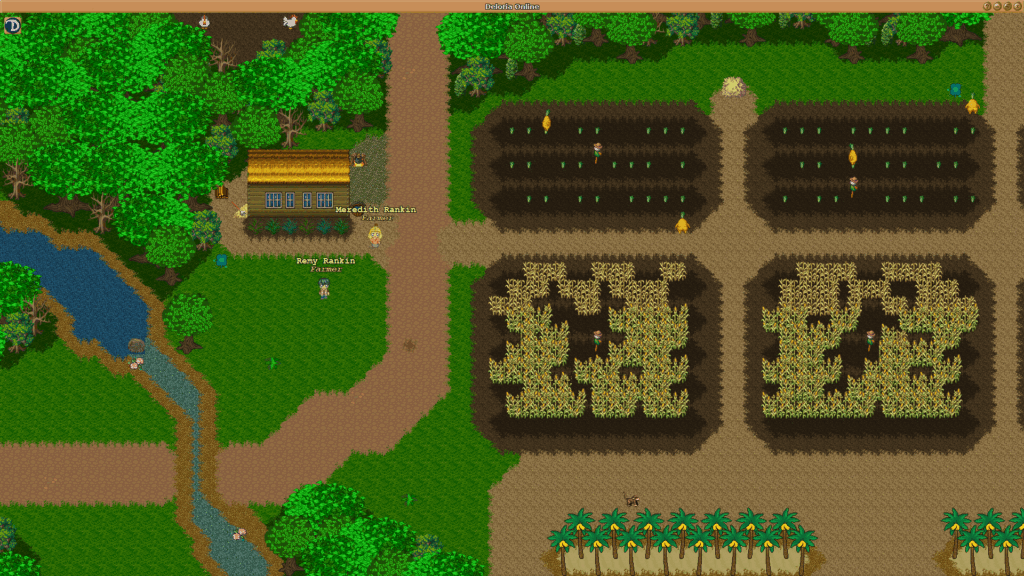Close the Deloria Online window
This screenshot has height=576, width=1024.
(1017, 6)
